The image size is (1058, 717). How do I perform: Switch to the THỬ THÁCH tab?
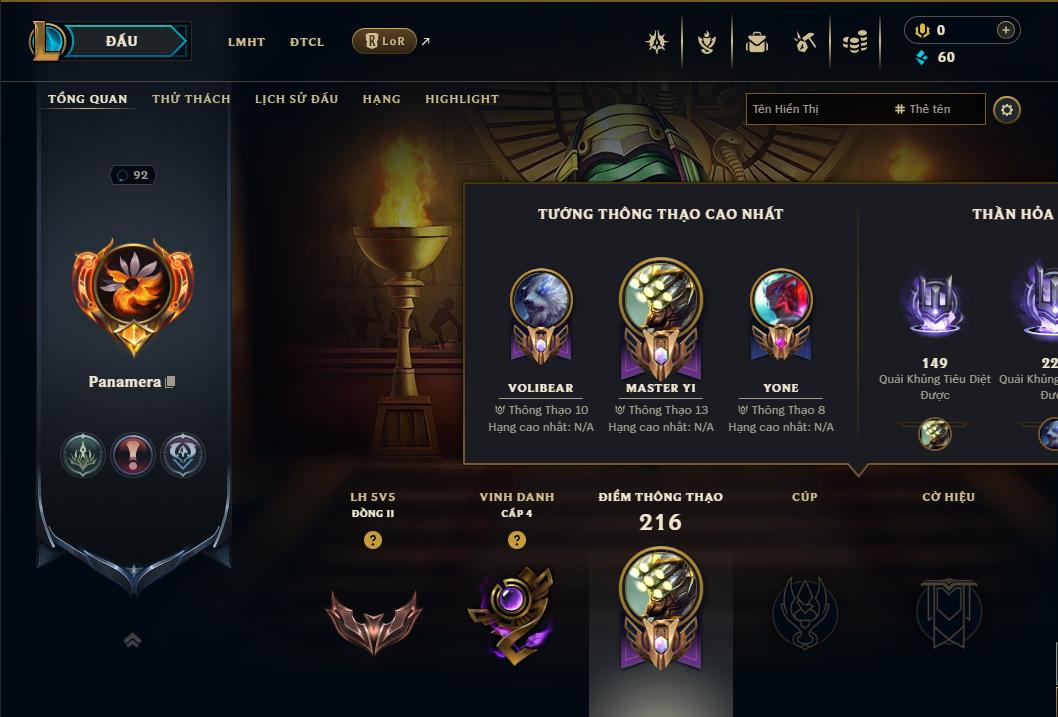(191, 99)
